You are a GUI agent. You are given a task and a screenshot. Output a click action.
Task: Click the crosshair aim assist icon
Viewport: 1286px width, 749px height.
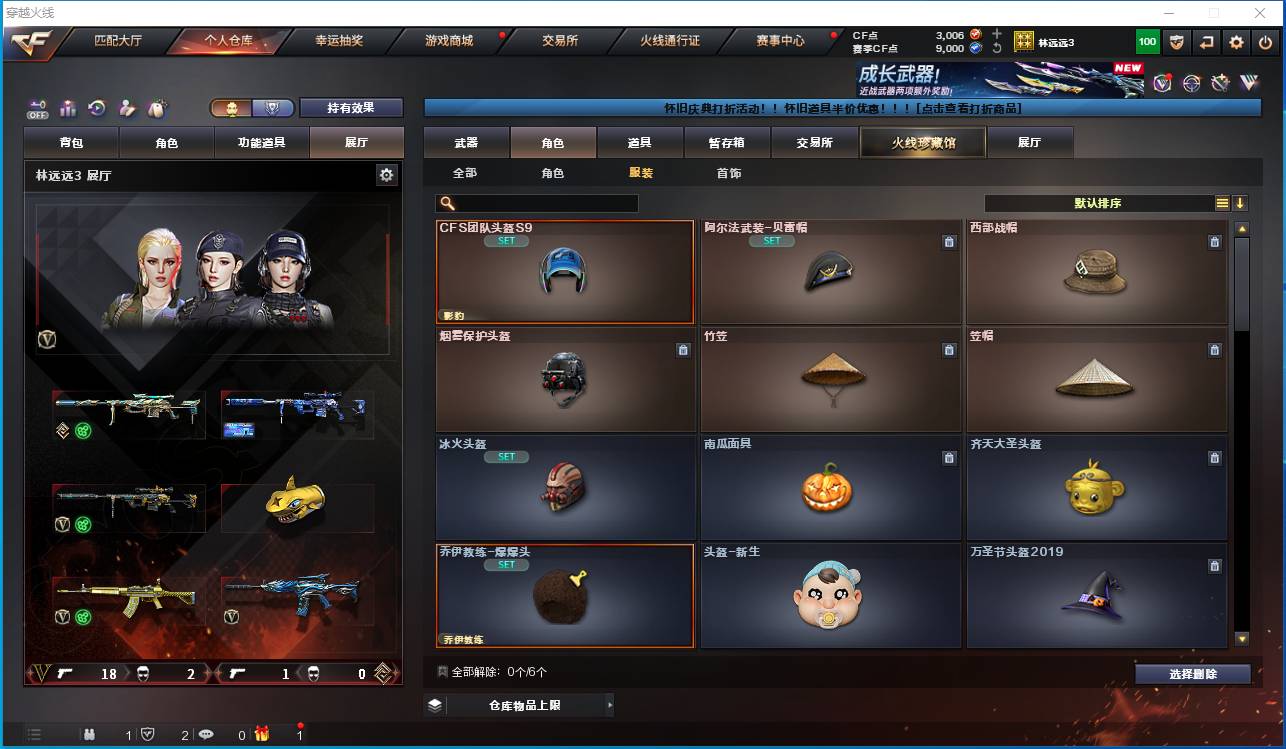pos(1191,82)
